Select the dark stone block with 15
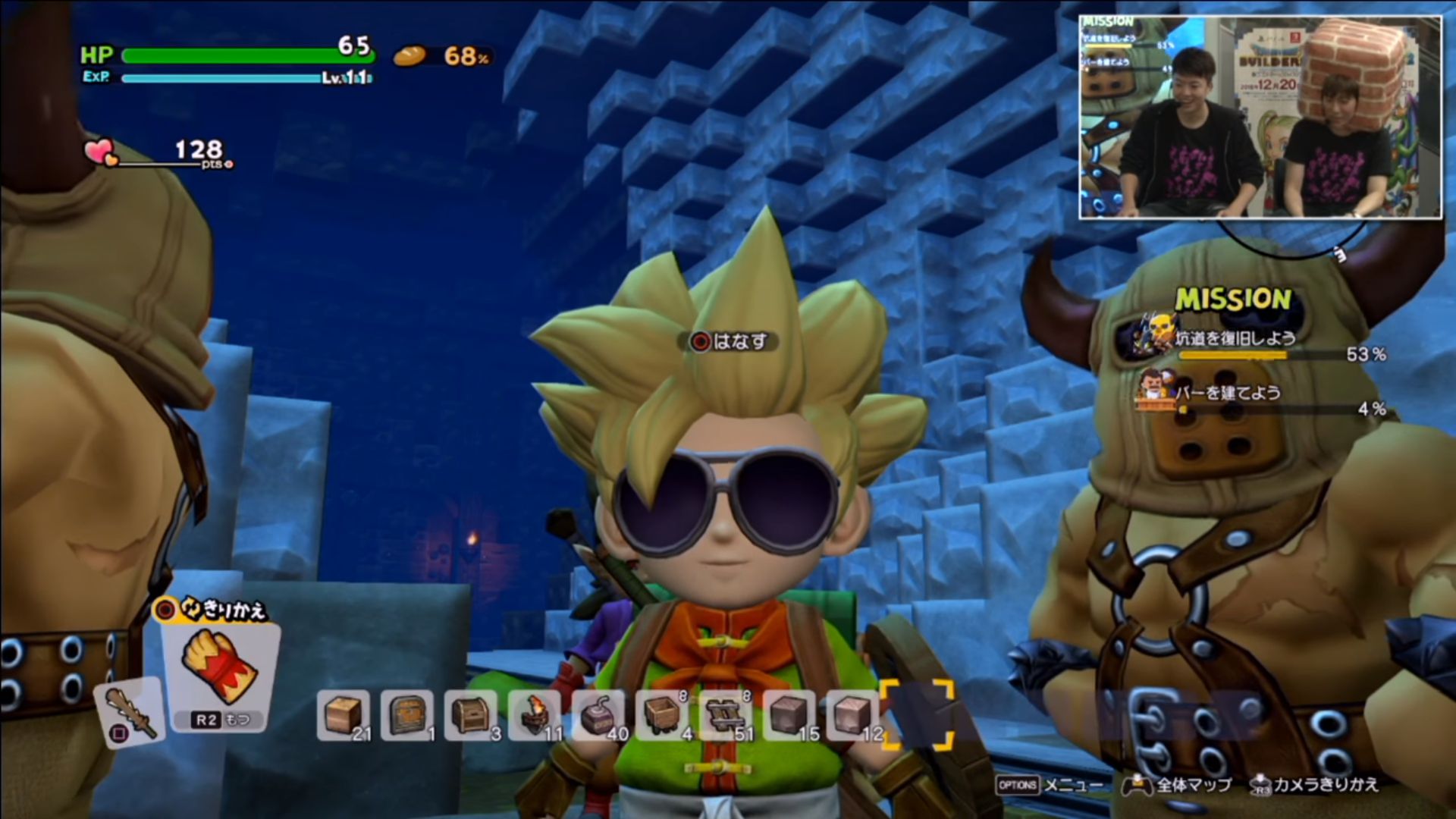This screenshot has height=819, width=1456. click(789, 715)
